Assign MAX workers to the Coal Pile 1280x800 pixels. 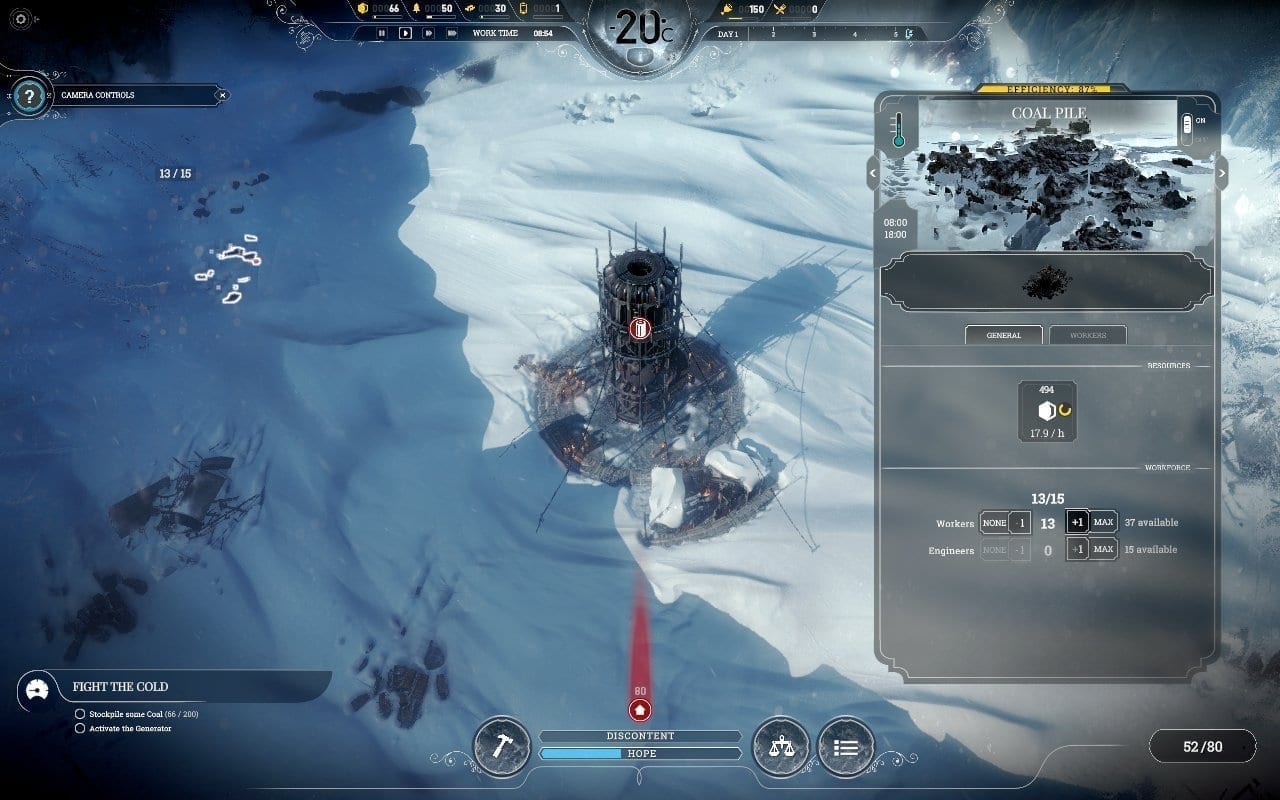(1103, 523)
